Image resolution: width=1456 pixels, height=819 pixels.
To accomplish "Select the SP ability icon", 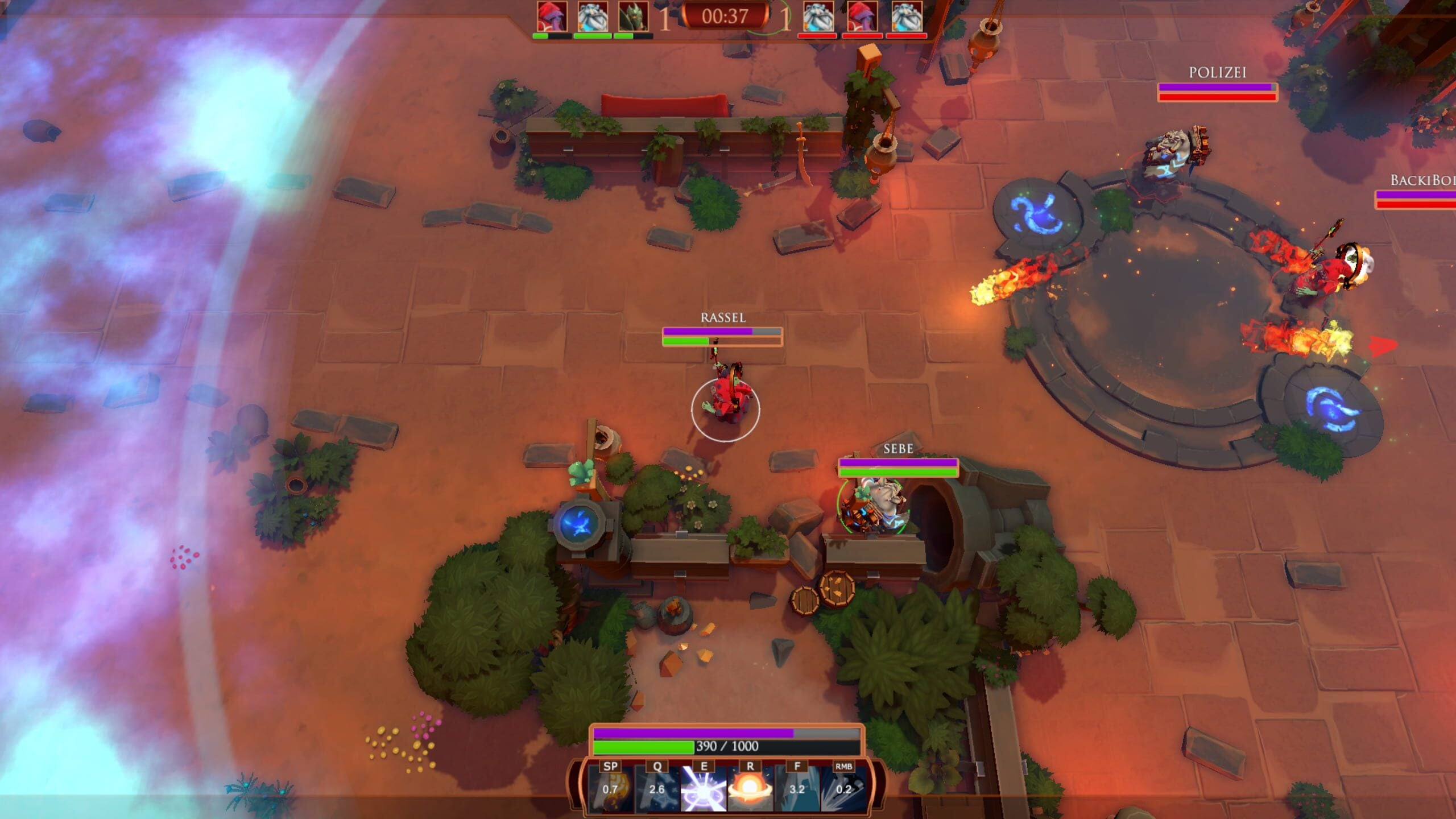I will point(611,788).
